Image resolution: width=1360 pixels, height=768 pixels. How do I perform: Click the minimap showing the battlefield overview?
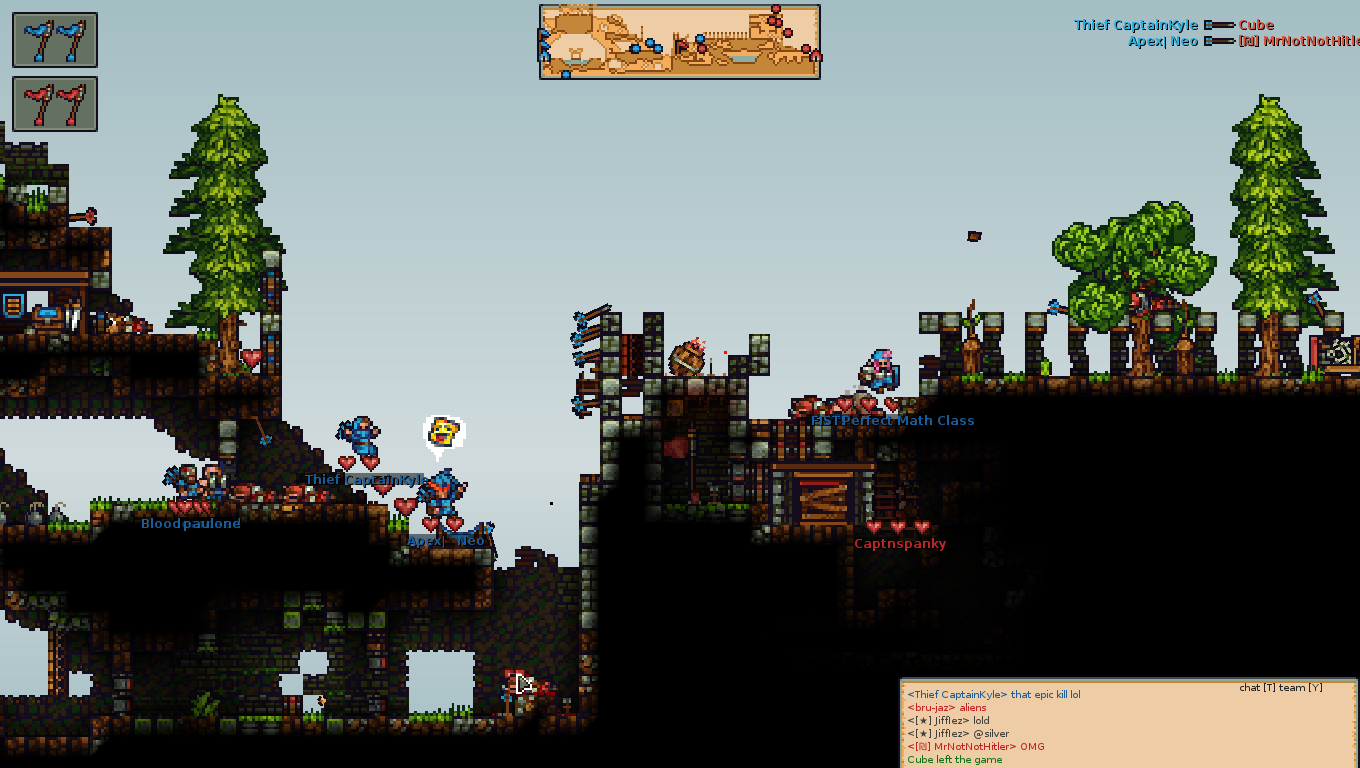[680, 41]
